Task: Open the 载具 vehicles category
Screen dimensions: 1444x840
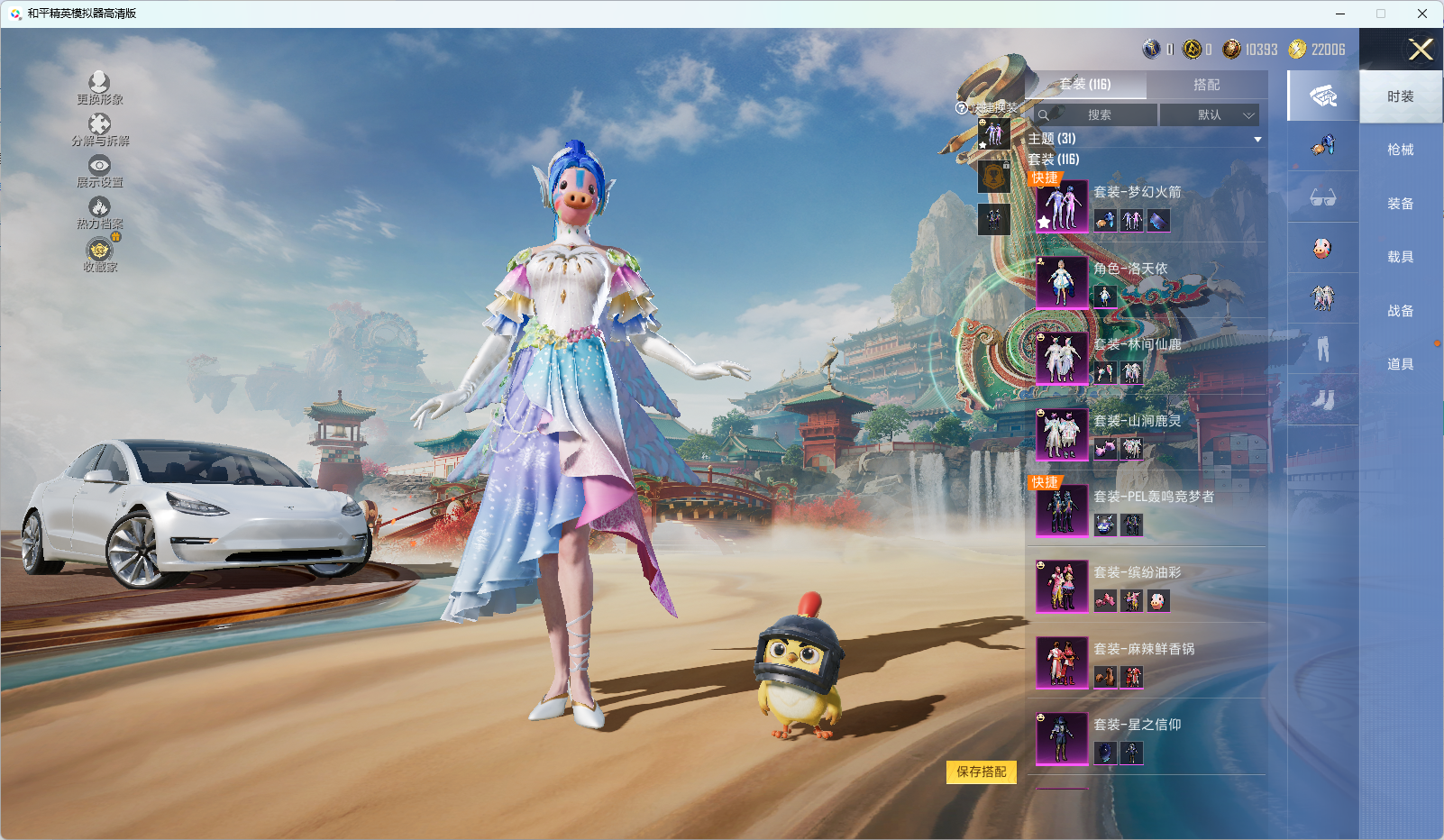Action: (x=1400, y=257)
